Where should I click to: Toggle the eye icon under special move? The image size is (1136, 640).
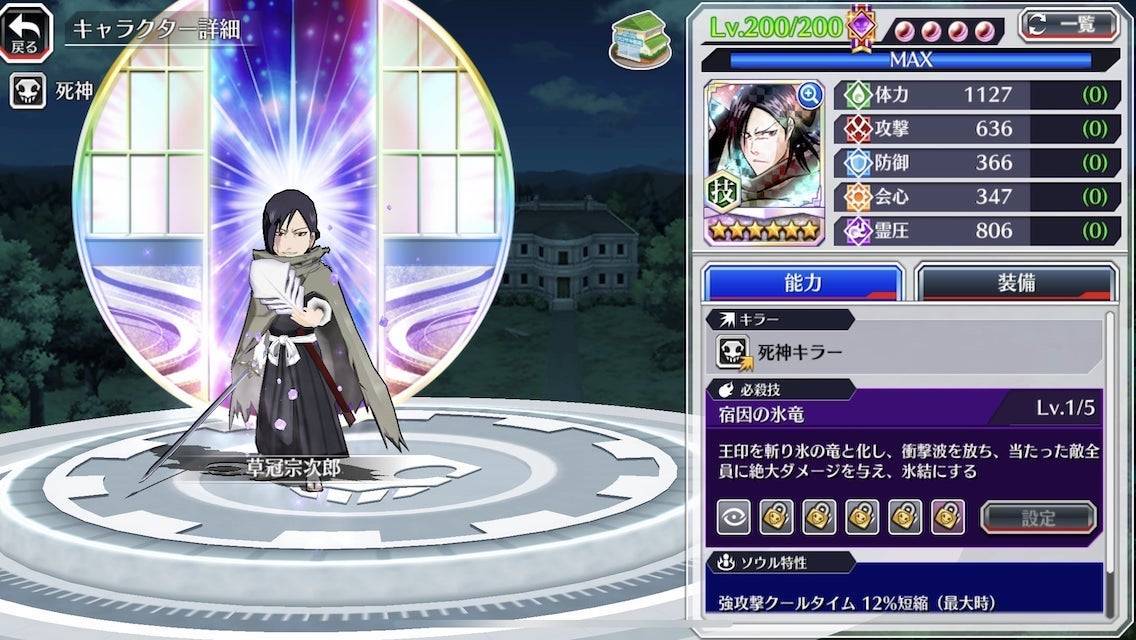734,517
